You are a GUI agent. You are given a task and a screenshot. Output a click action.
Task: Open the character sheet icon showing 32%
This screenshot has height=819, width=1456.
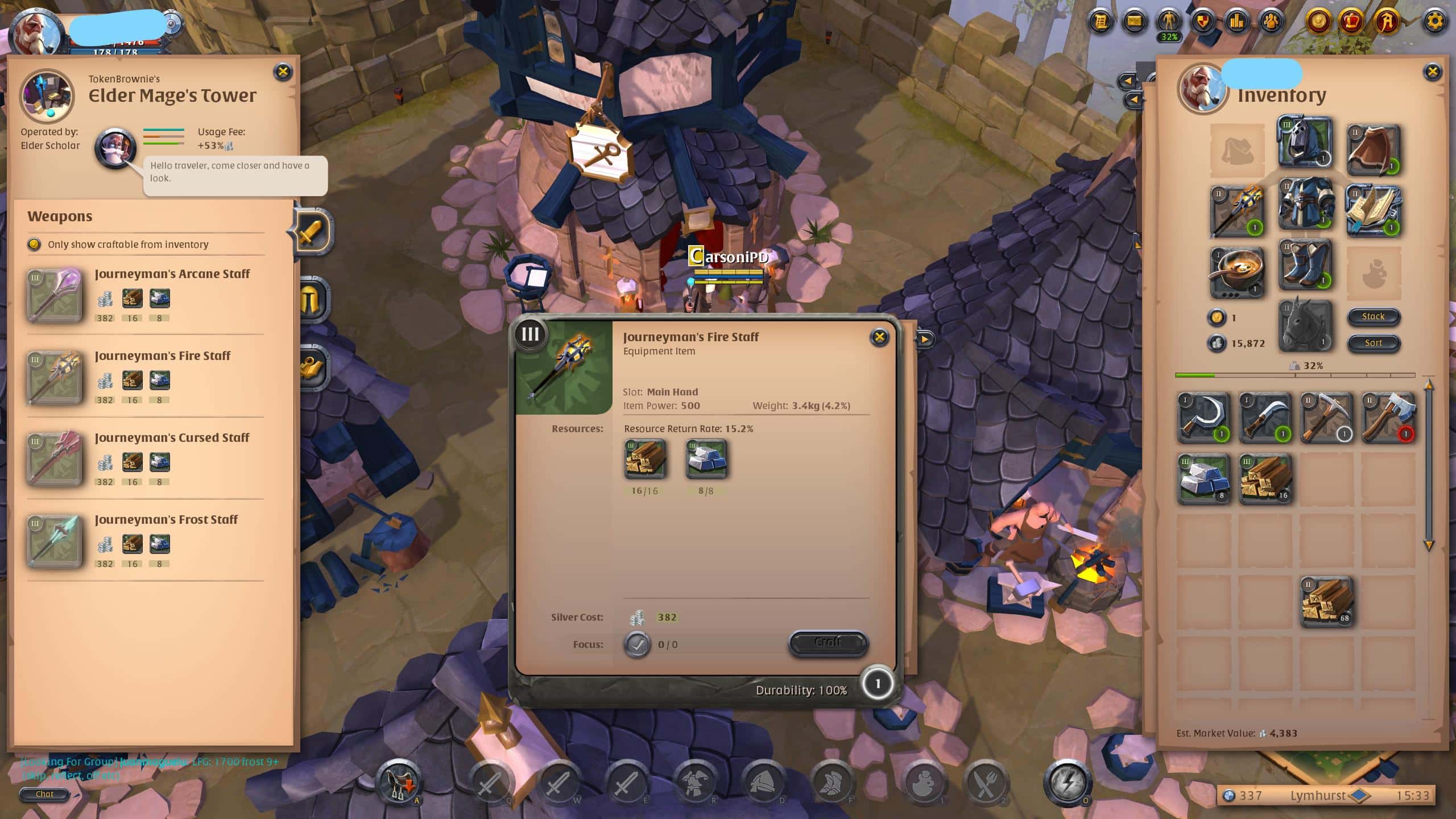[1168, 22]
